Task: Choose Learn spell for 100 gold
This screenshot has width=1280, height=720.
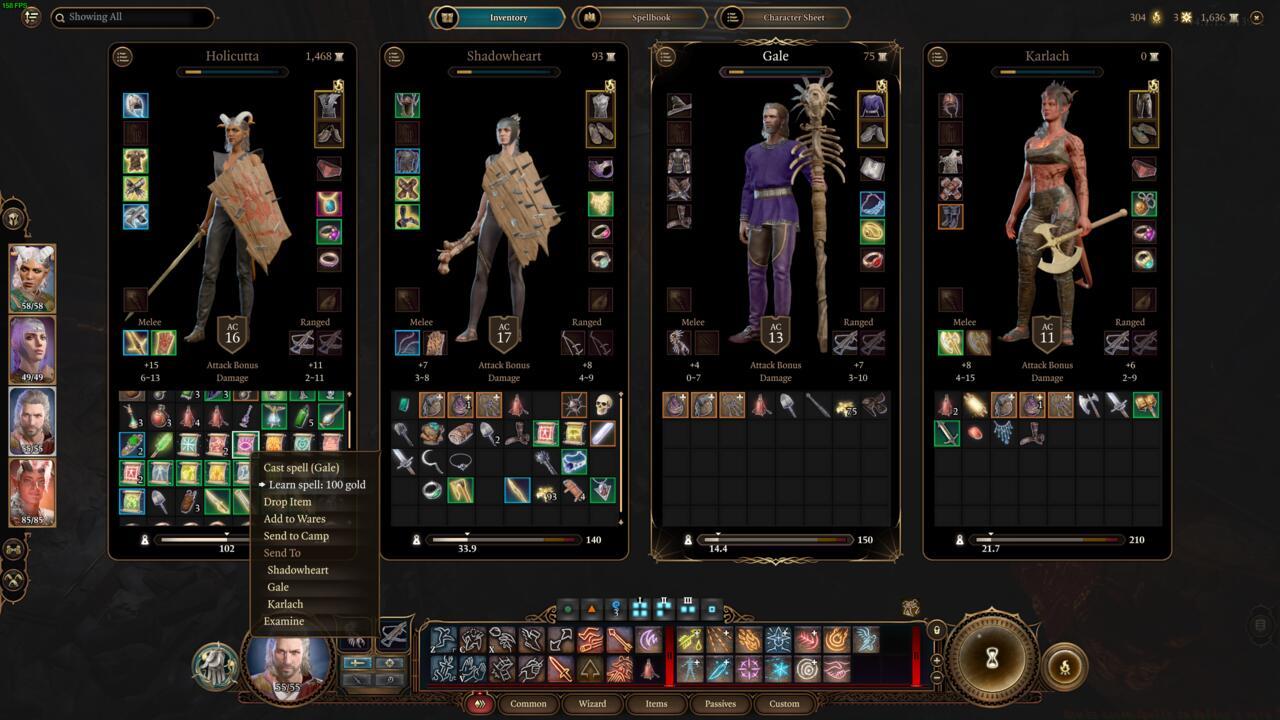Action: point(317,485)
